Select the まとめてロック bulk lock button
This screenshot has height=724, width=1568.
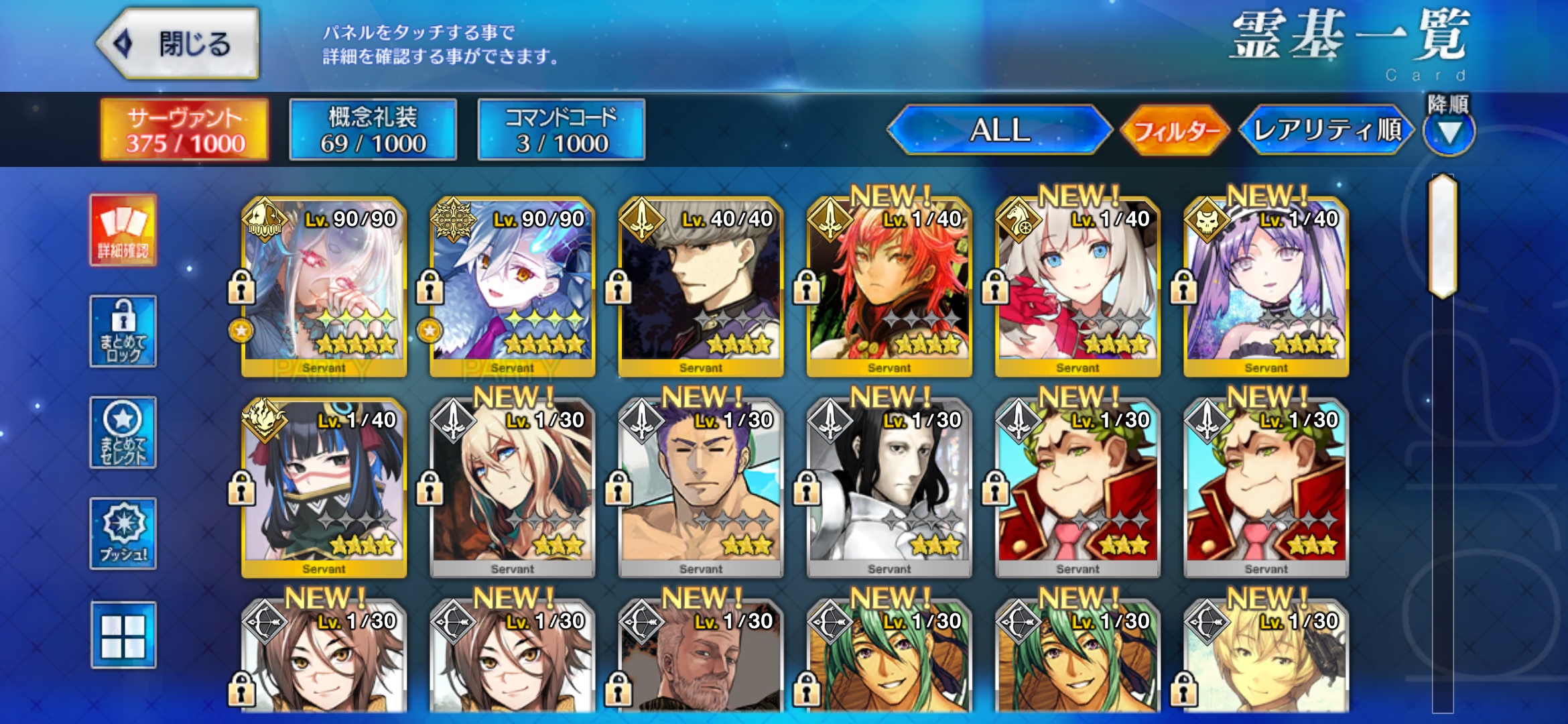[x=123, y=331]
